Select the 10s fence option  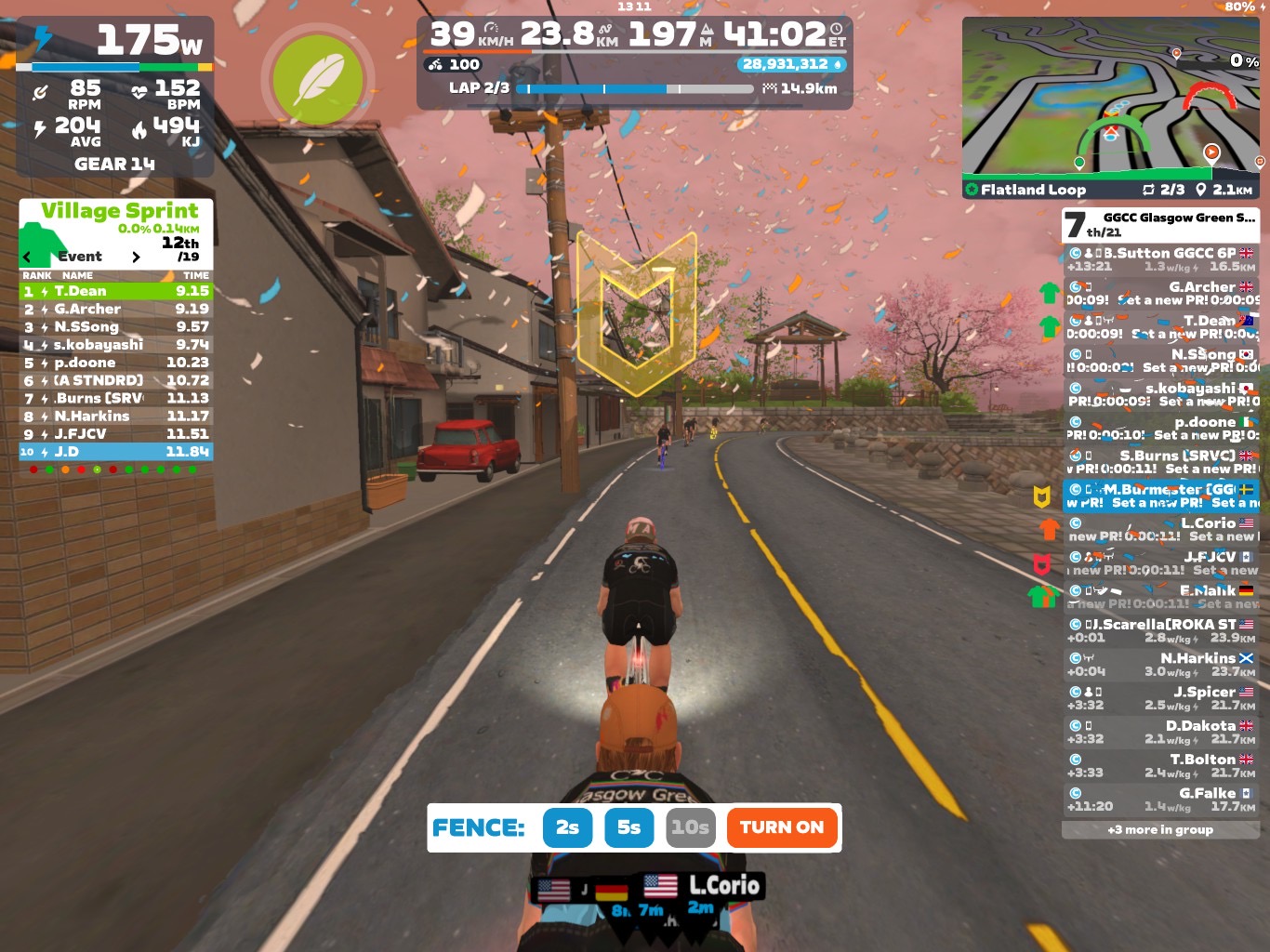point(690,827)
